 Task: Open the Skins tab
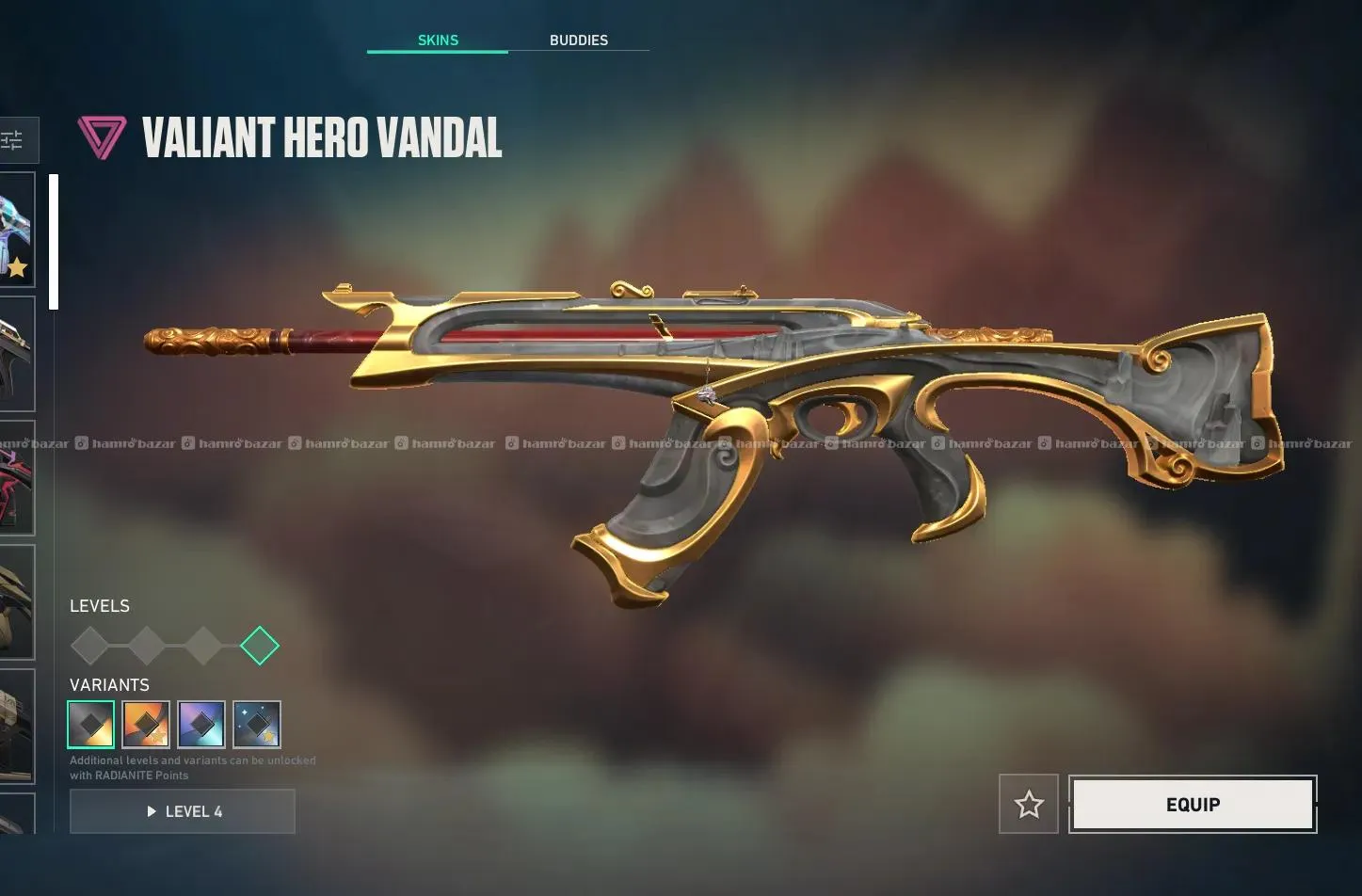click(438, 40)
